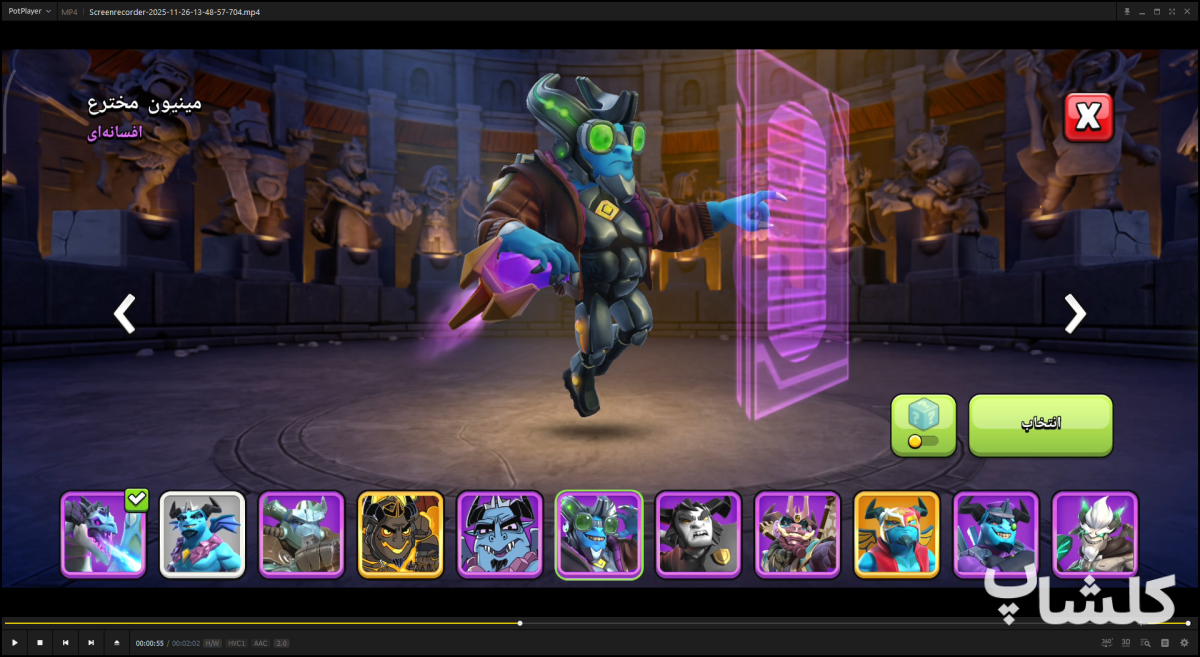Open PotPlayer settings gear icon
This screenshot has width=1200, height=657.
coord(1184,643)
